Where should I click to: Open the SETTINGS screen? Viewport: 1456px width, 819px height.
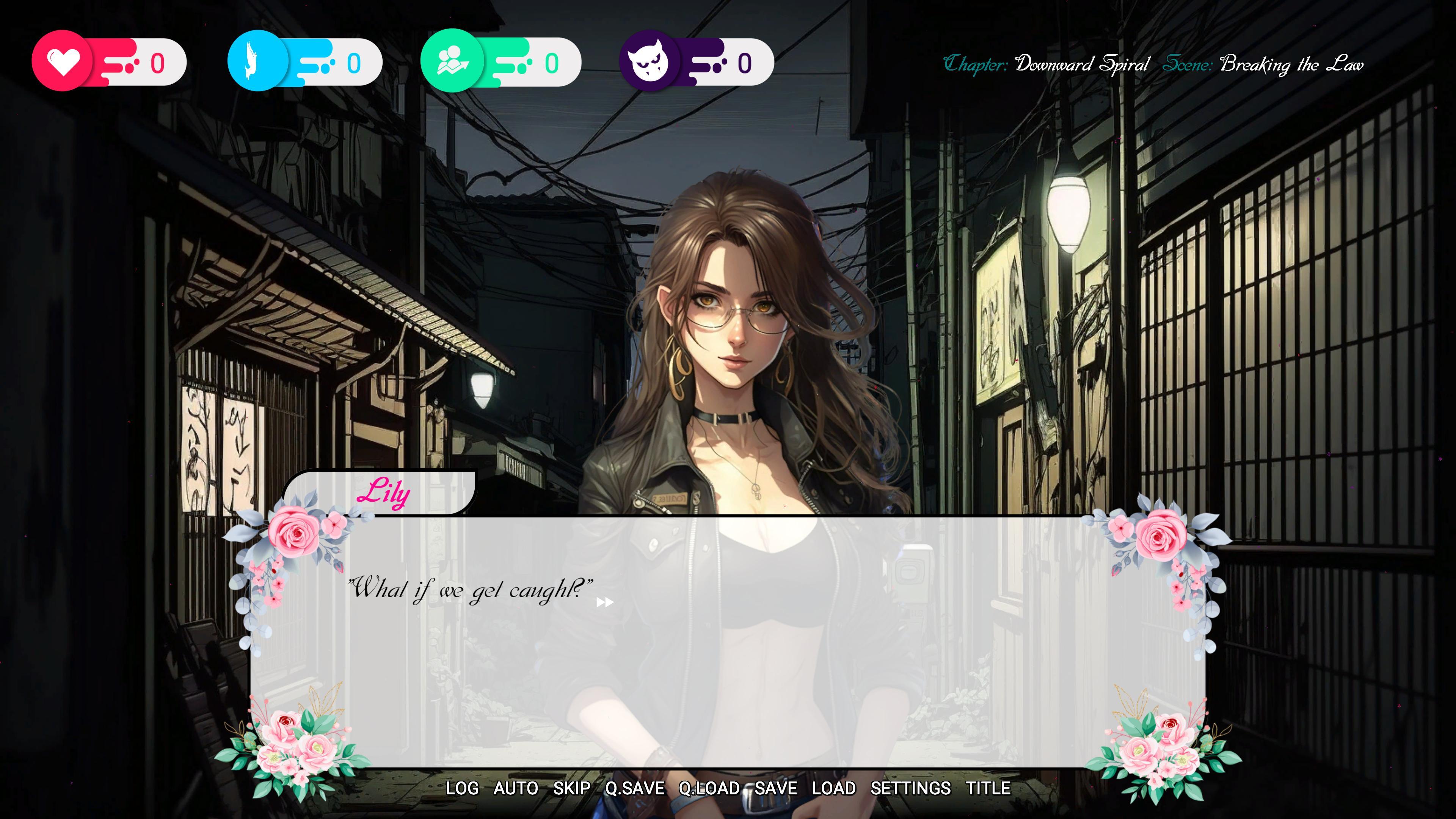pos(911,789)
